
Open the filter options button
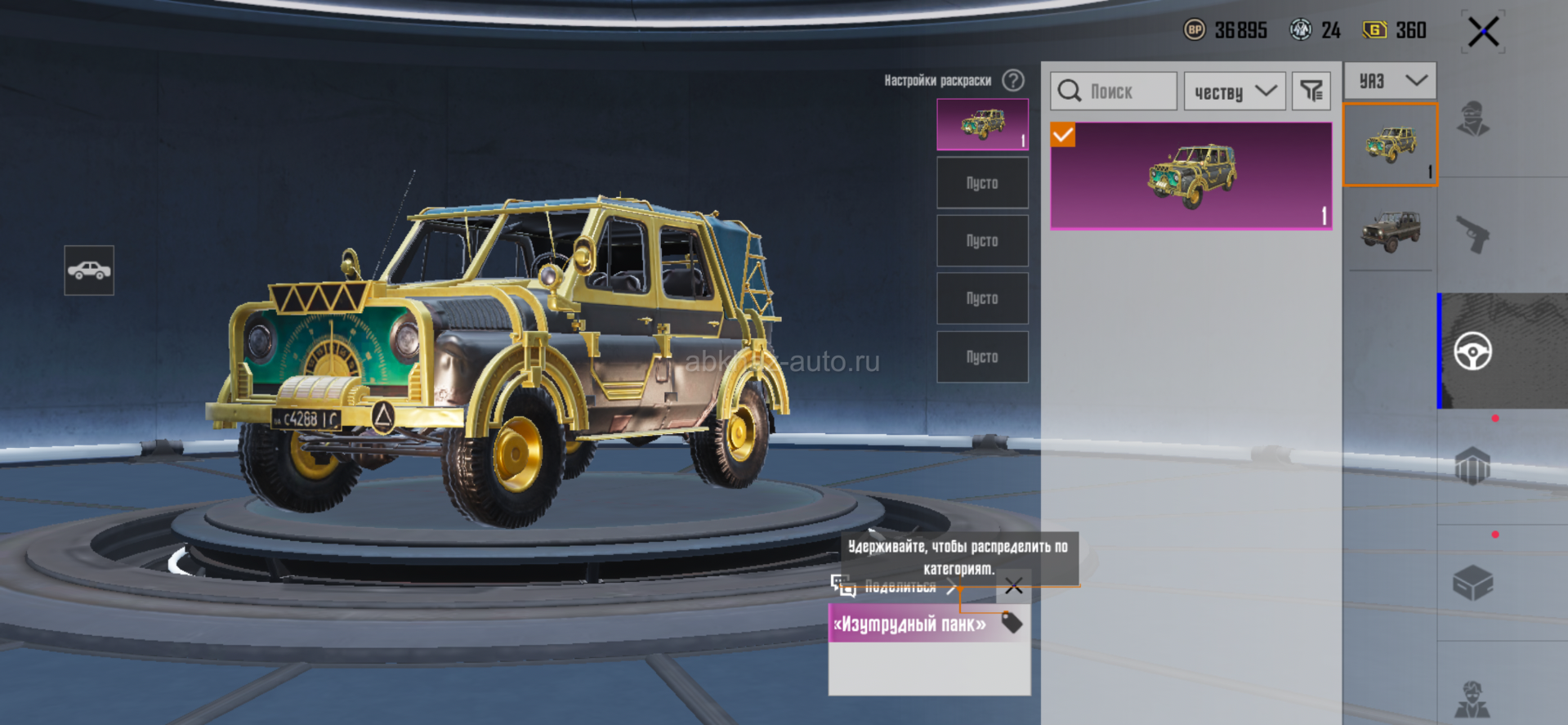coord(1311,91)
